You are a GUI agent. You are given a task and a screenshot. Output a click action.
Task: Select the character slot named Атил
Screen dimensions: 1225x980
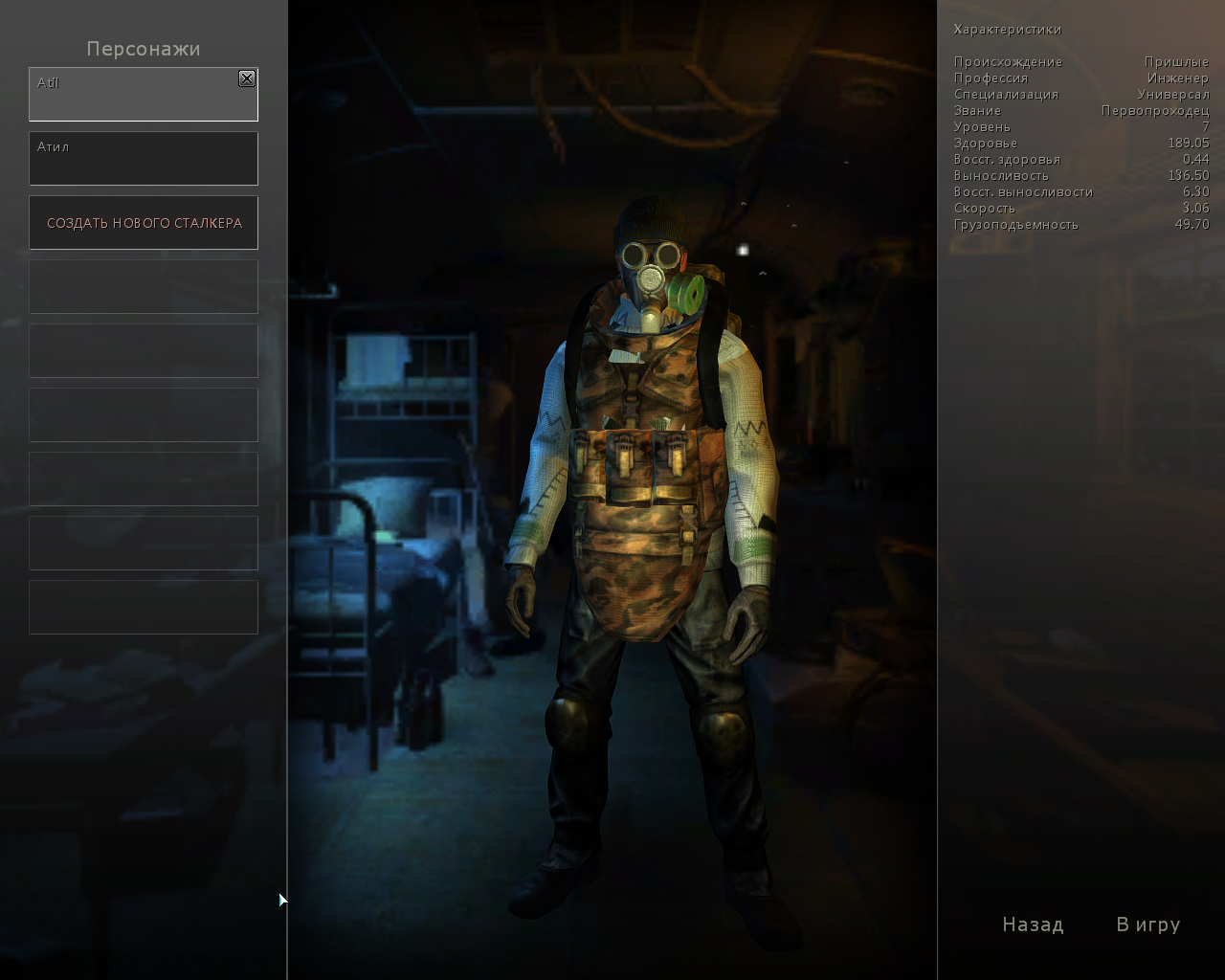[144, 159]
